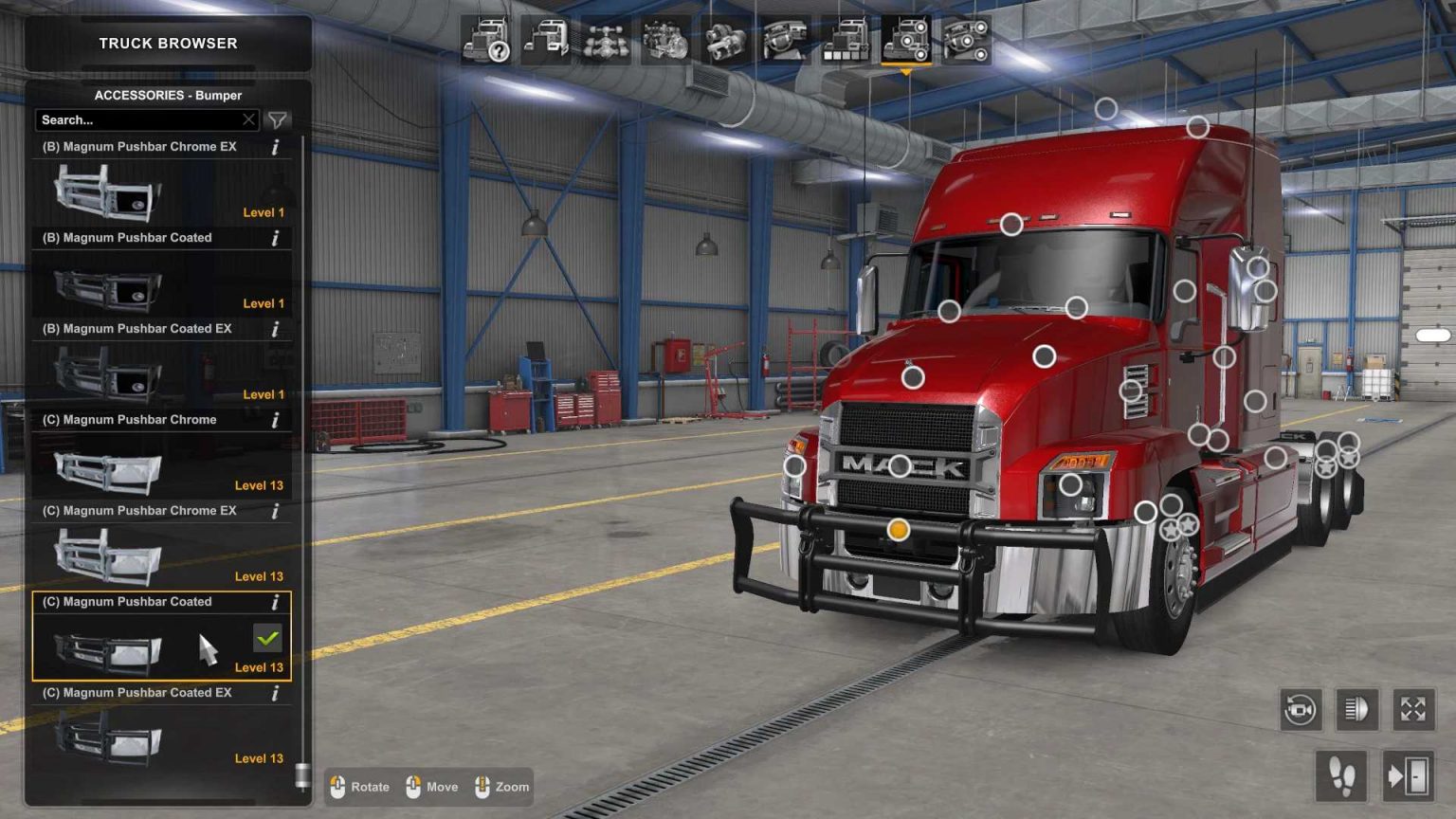This screenshot has height=819, width=1456.
Task: Uncheck the green checkmark on Magnum Pushbar Coated
Action: 268,639
